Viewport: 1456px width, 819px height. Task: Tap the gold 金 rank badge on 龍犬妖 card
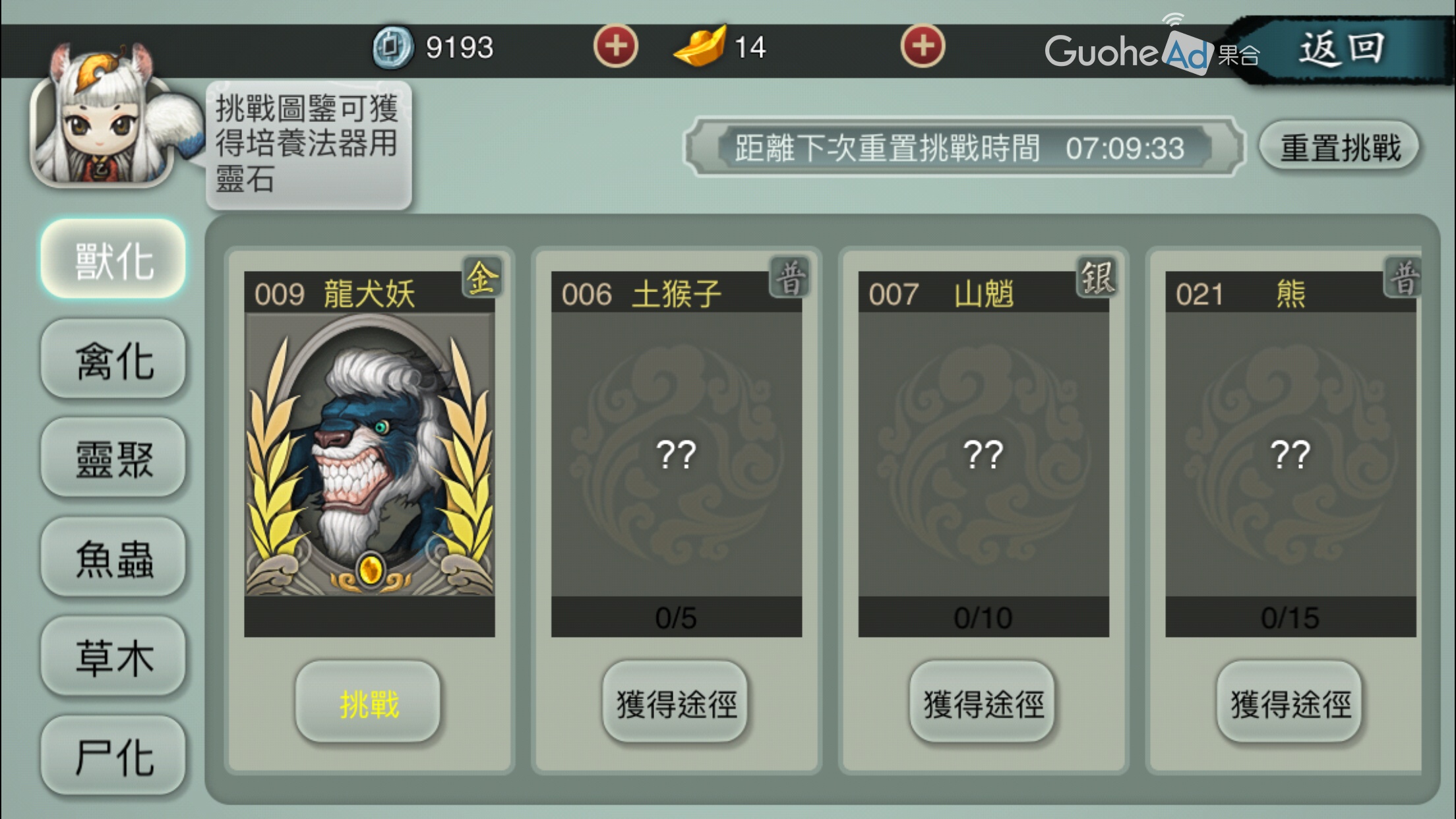click(x=481, y=282)
